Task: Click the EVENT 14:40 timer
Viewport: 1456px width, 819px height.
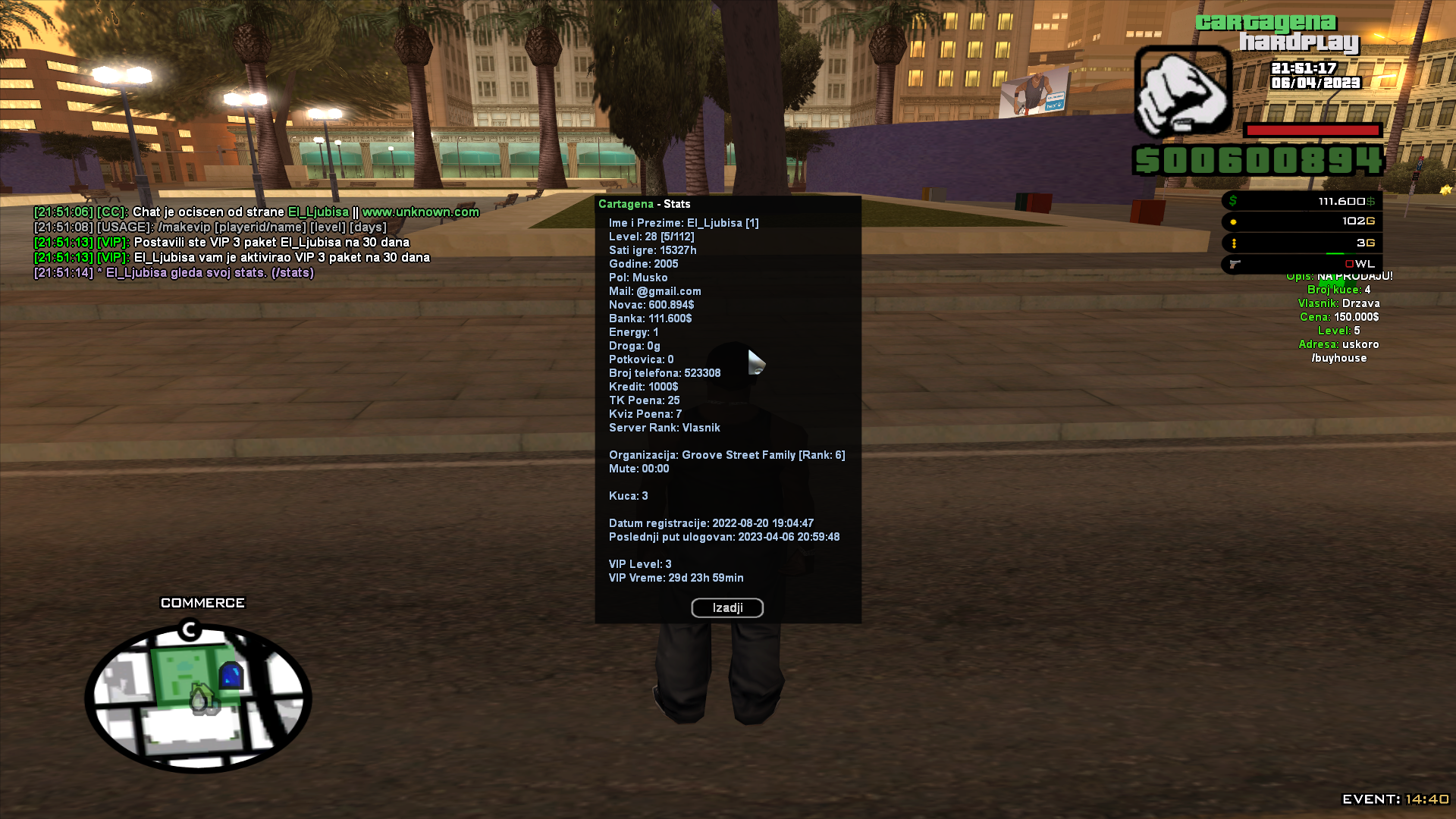Action: tap(1394, 798)
